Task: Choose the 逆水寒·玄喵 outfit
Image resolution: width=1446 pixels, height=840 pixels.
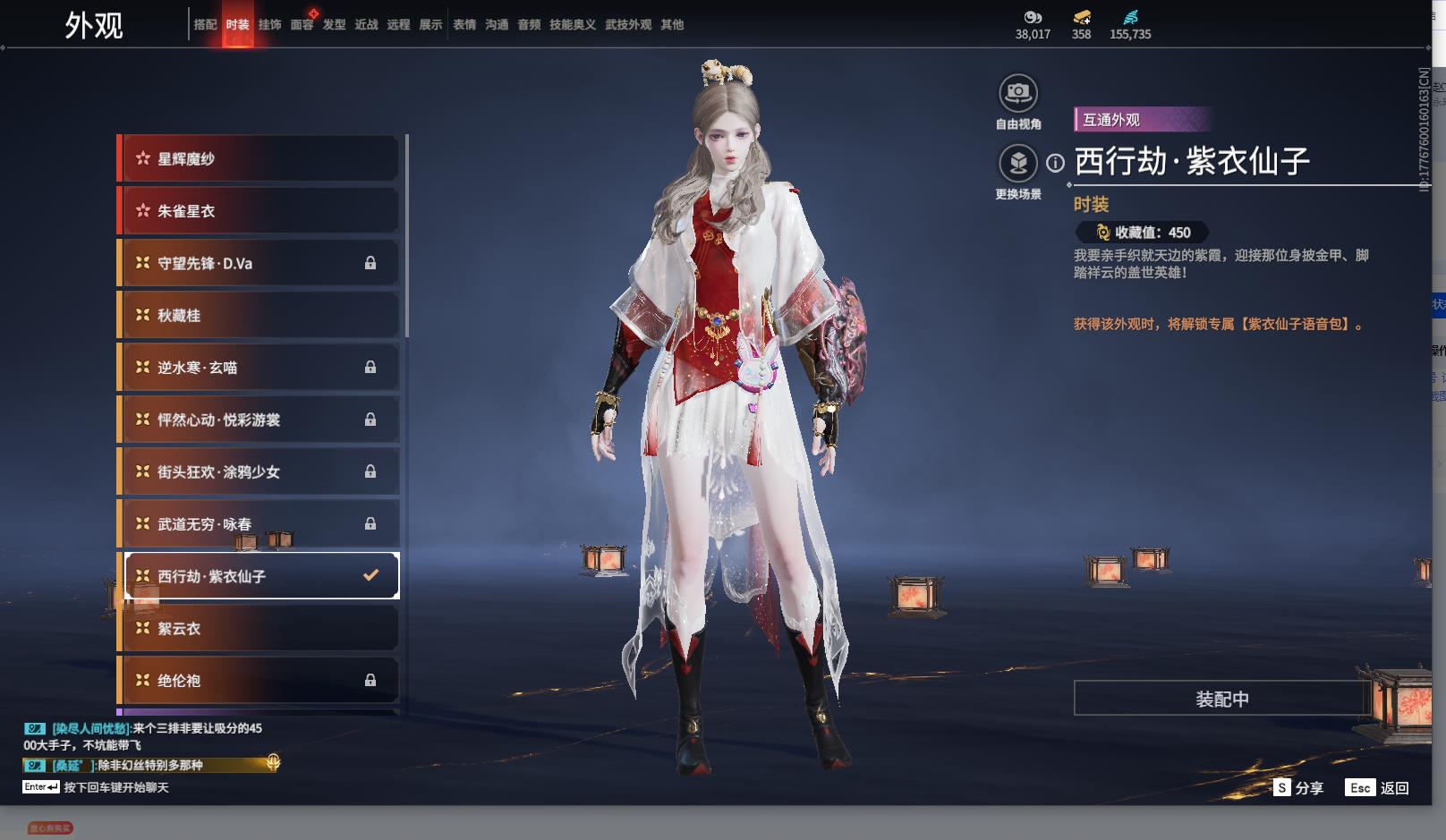Action: click(259, 368)
